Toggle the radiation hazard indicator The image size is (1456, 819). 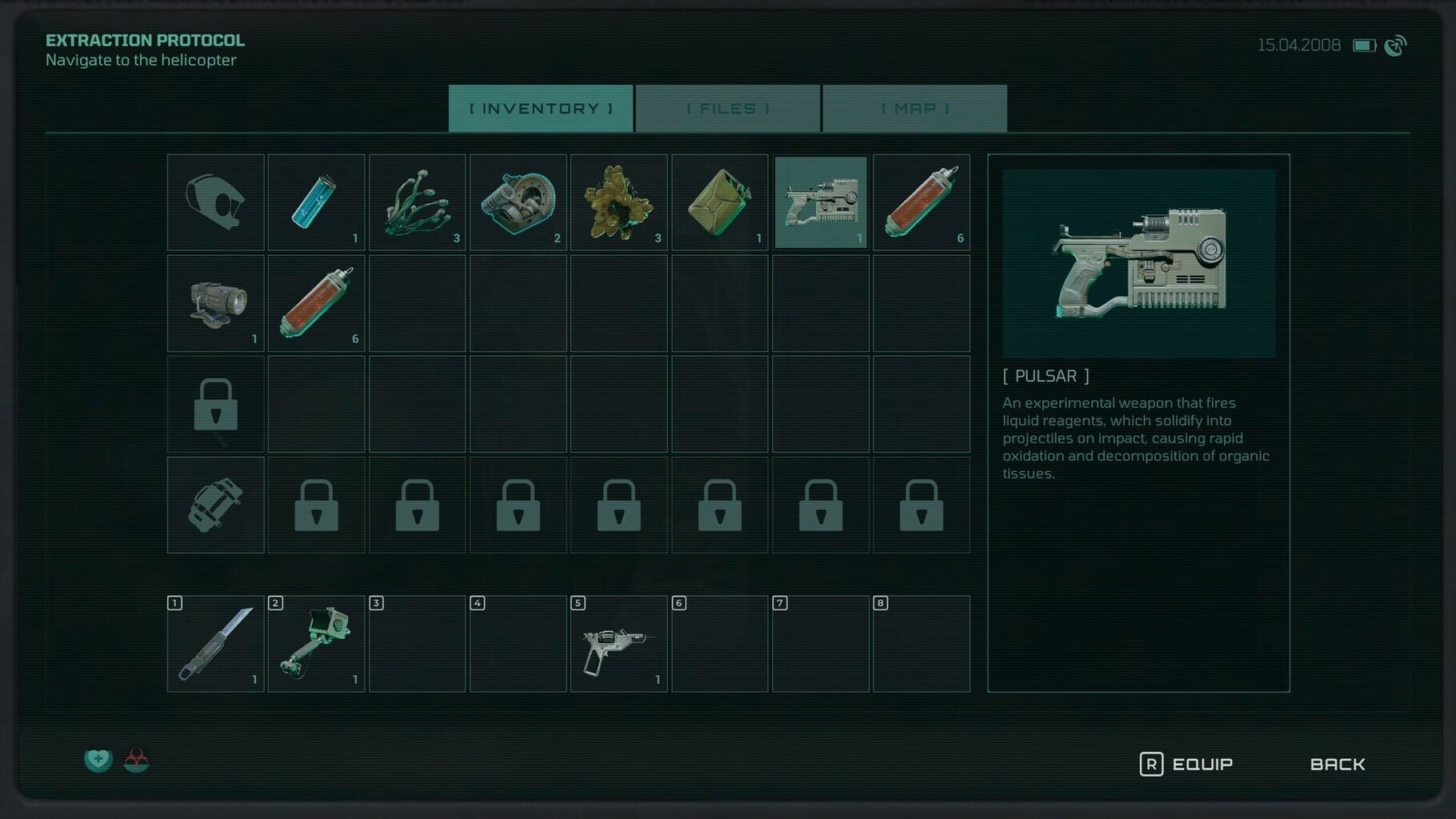click(138, 760)
